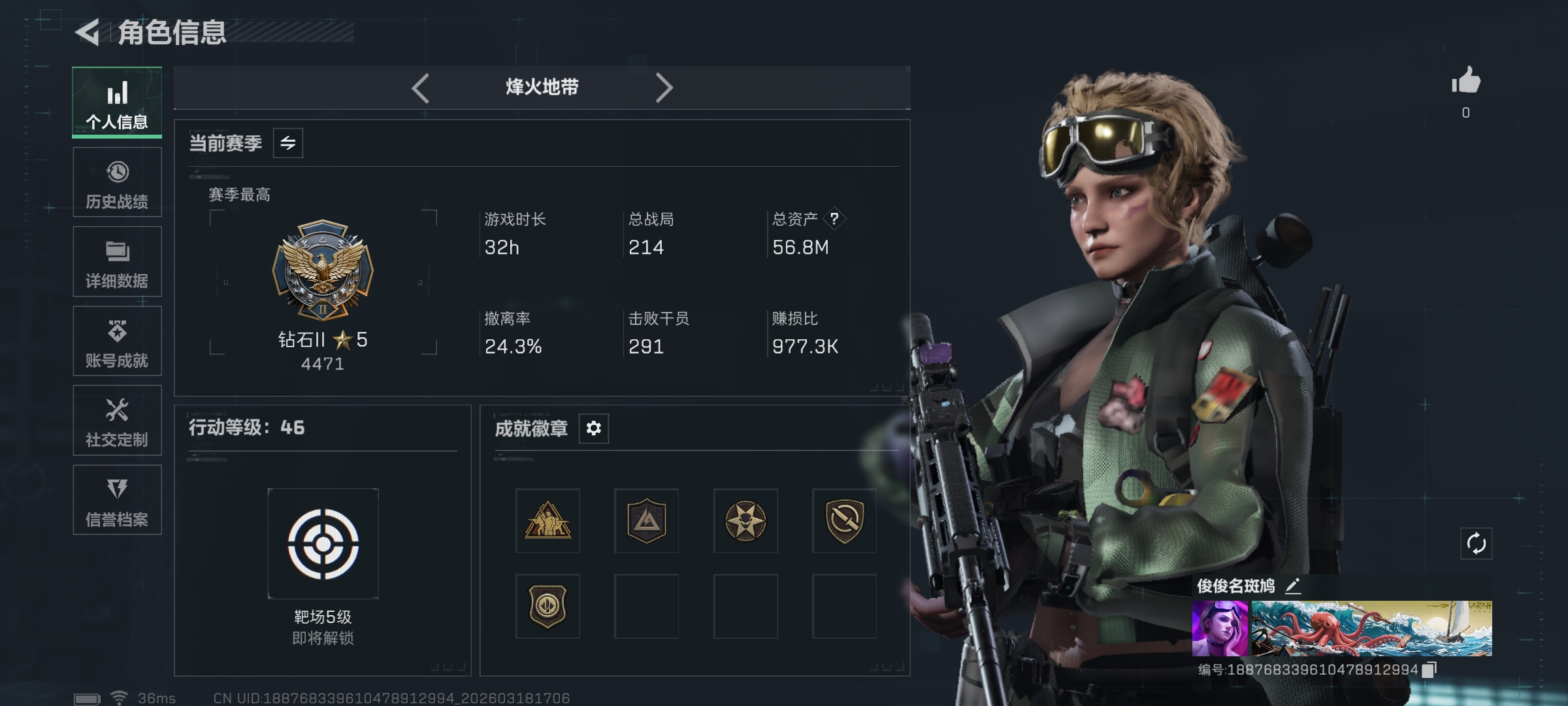Copy the player ID number
The width and height of the screenshot is (1568, 706).
(x=1429, y=669)
